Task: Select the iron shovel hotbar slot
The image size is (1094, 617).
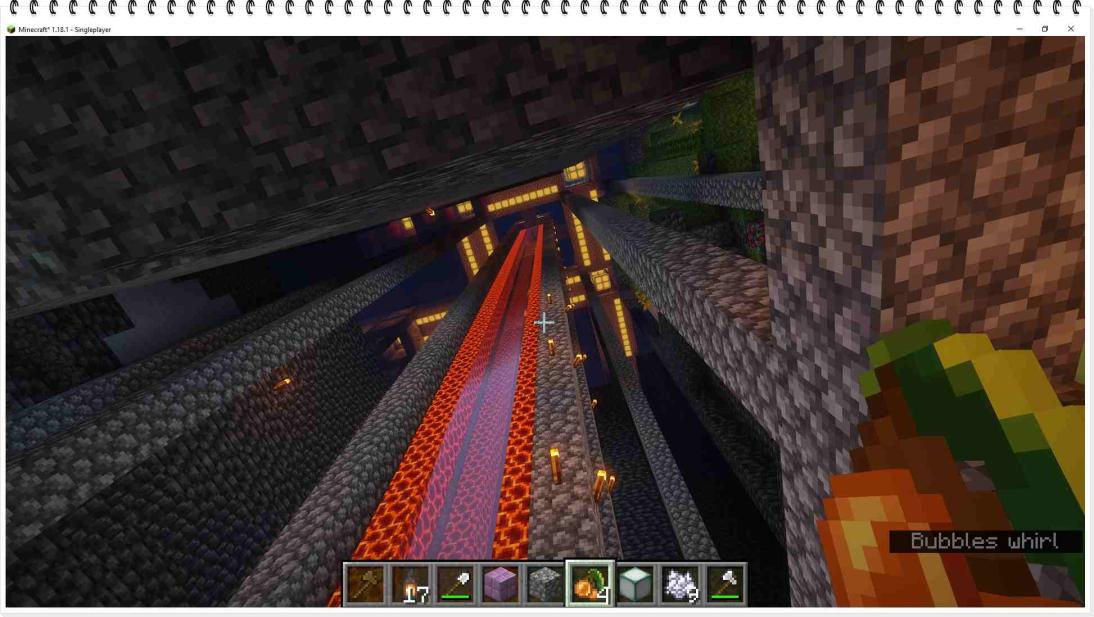Action: point(455,584)
